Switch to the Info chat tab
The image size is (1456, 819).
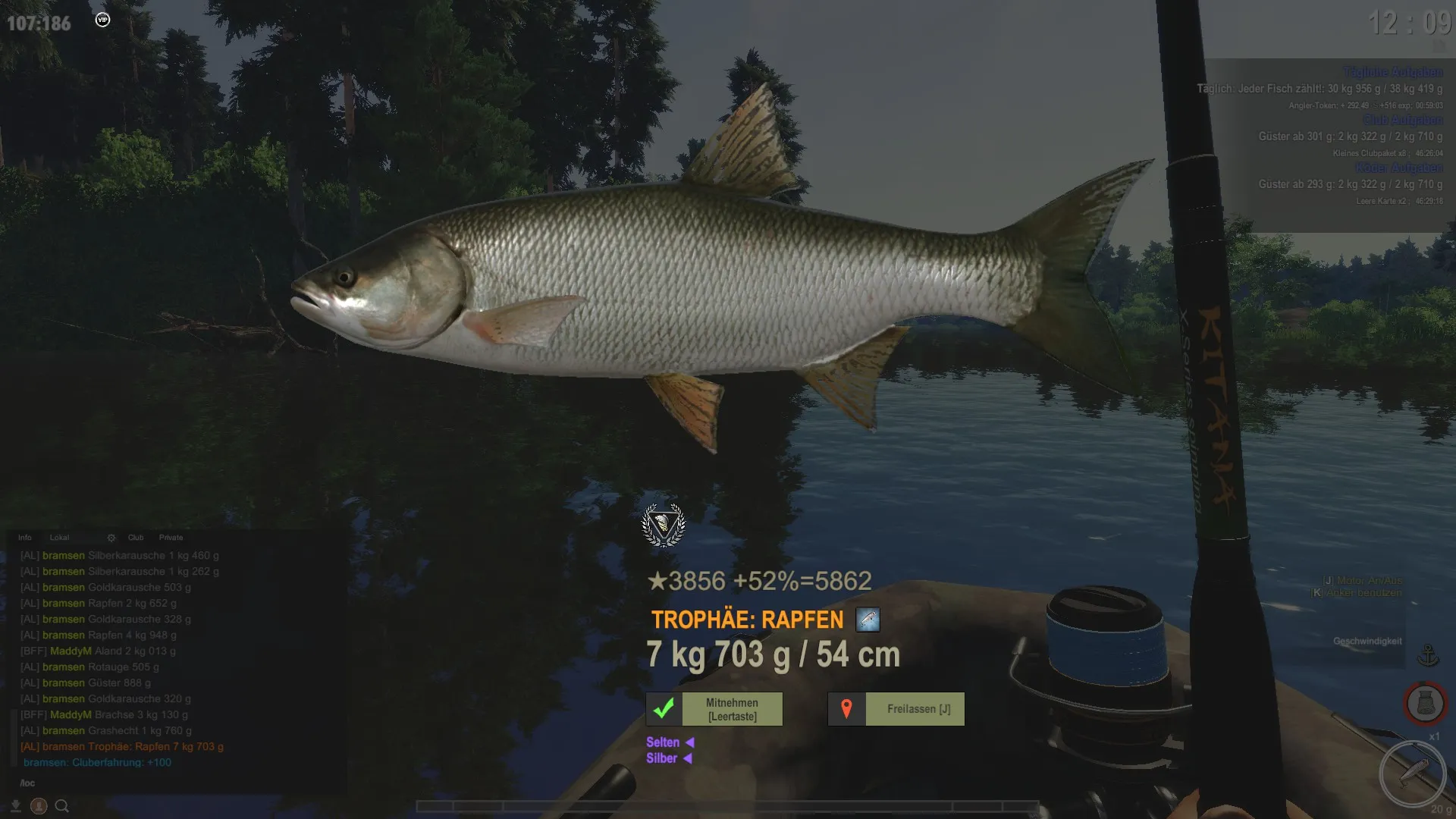[x=25, y=538]
